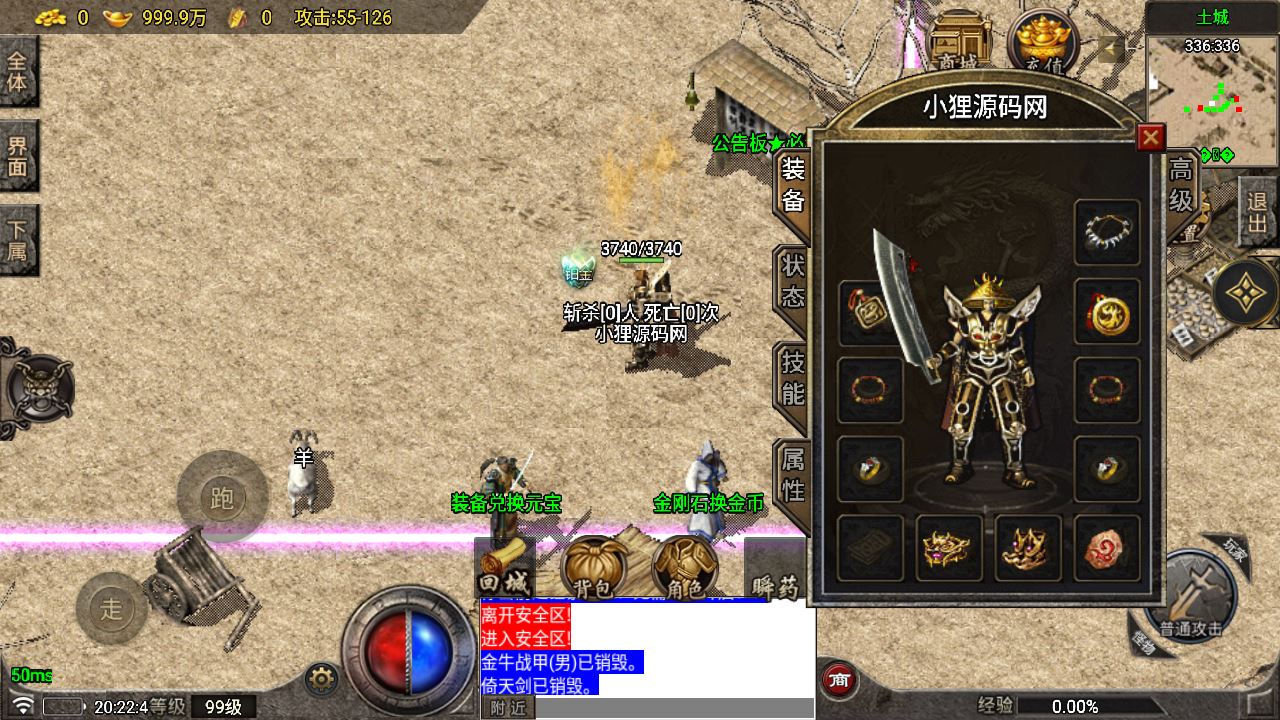
Task: Switch to the 状态 status tab
Action: [x=792, y=281]
